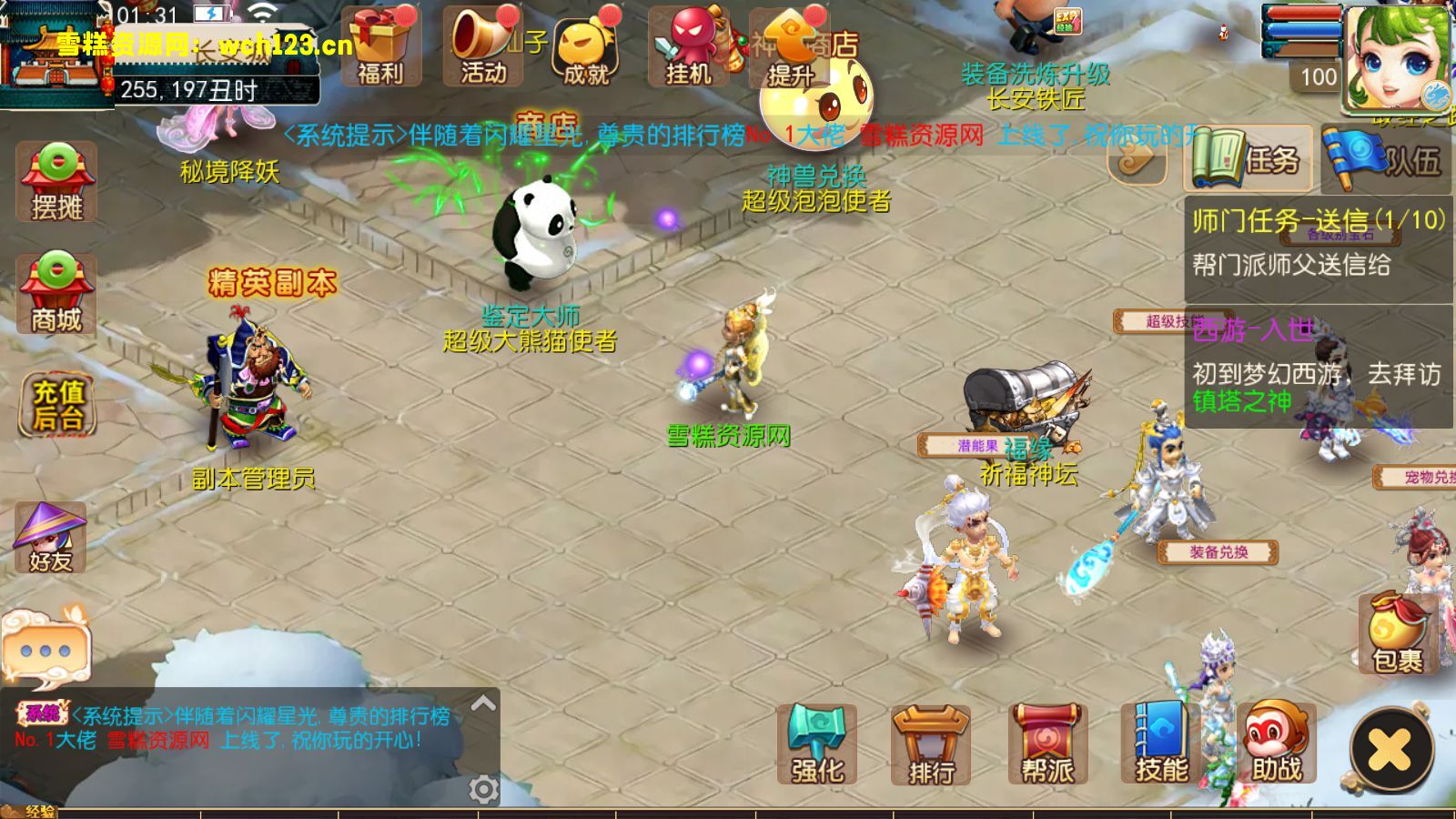Close the bottom menu with X button

[1391, 750]
